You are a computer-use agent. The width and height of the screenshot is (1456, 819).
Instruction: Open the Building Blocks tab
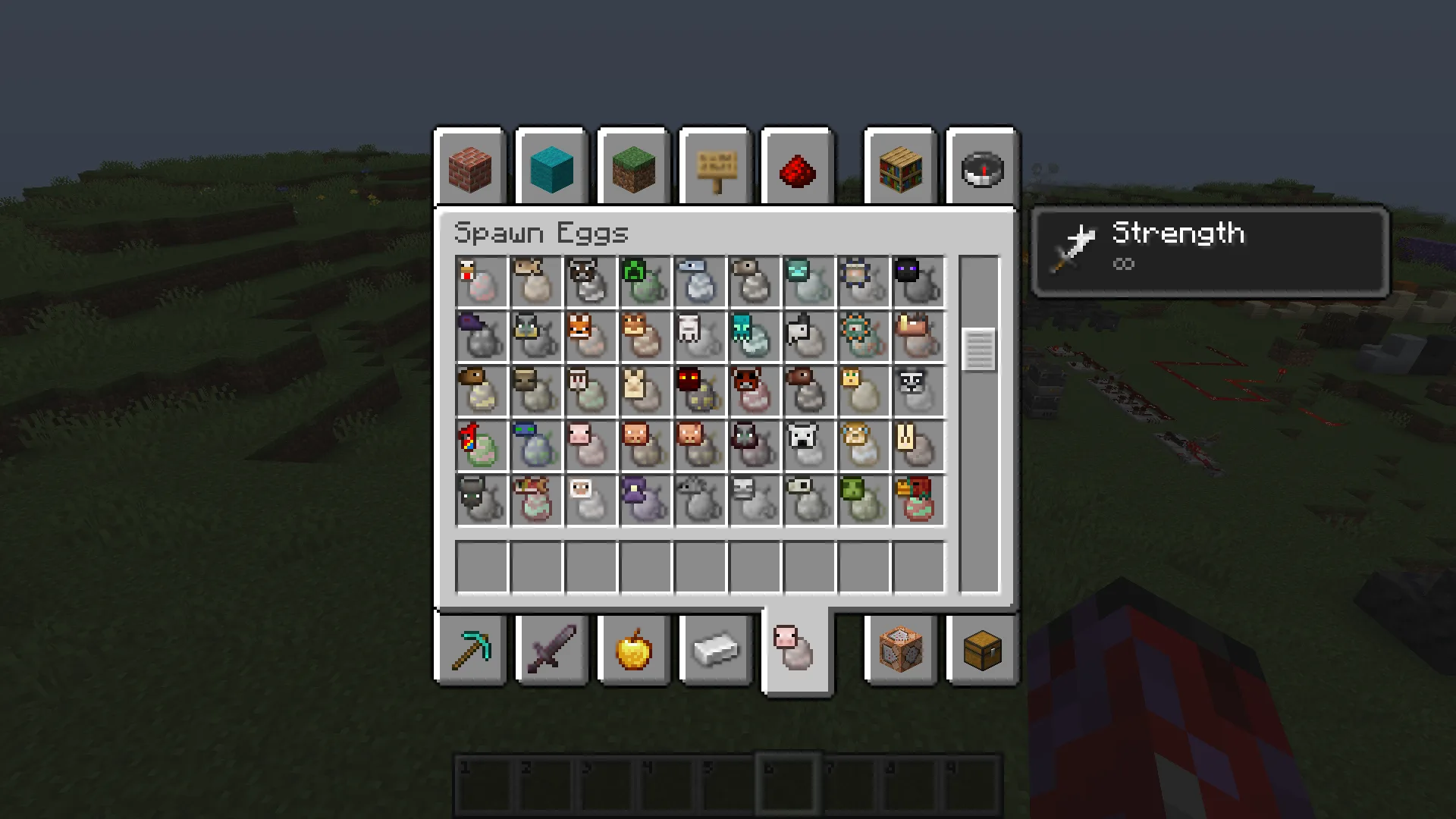pos(470,167)
